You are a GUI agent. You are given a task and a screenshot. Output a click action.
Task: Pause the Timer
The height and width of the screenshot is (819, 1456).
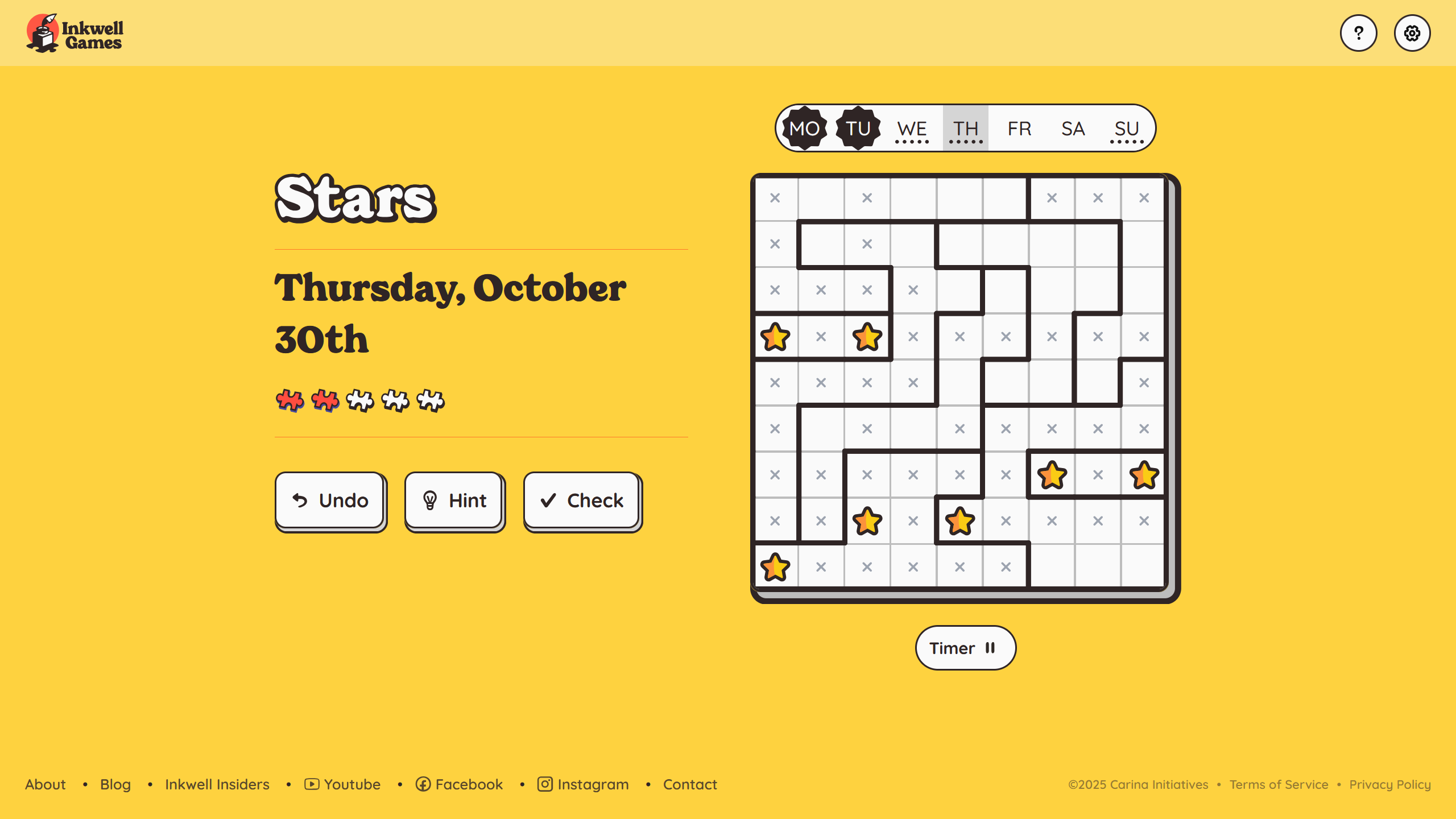tap(965, 648)
